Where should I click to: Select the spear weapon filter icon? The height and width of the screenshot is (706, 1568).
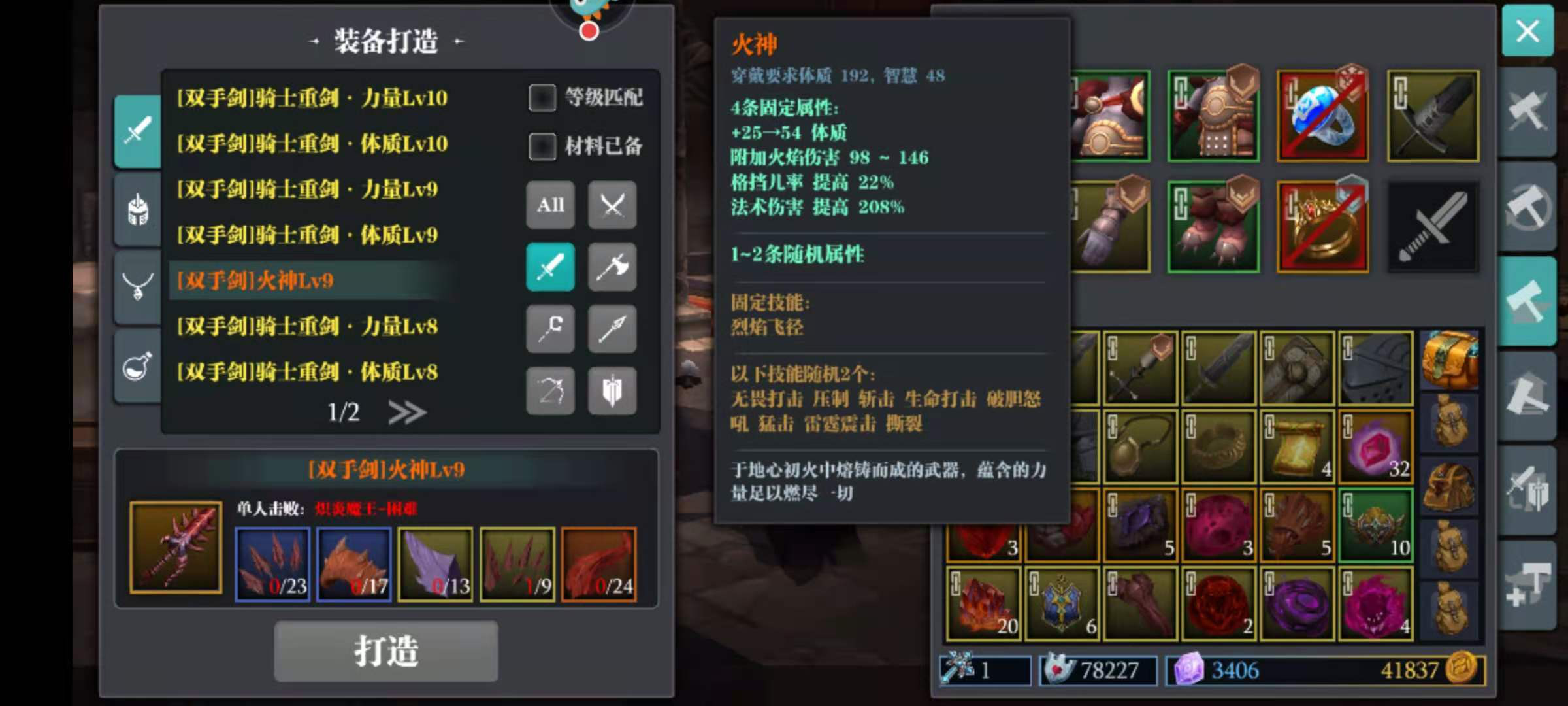tap(612, 329)
